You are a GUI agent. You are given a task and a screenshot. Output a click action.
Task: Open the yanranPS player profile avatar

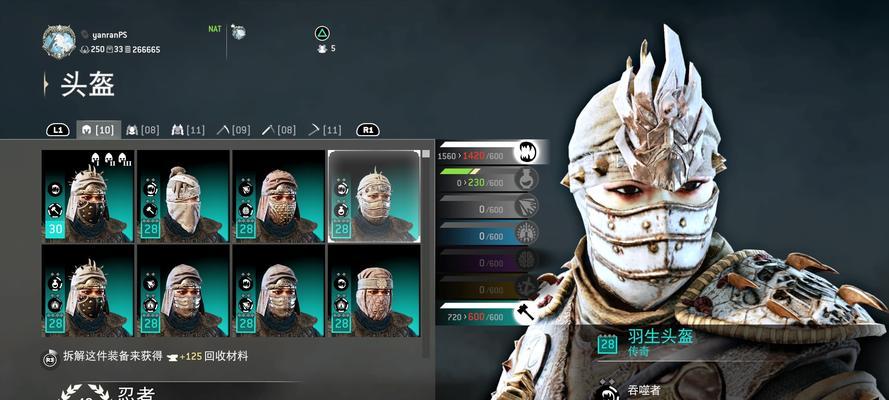click(x=59, y=41)
